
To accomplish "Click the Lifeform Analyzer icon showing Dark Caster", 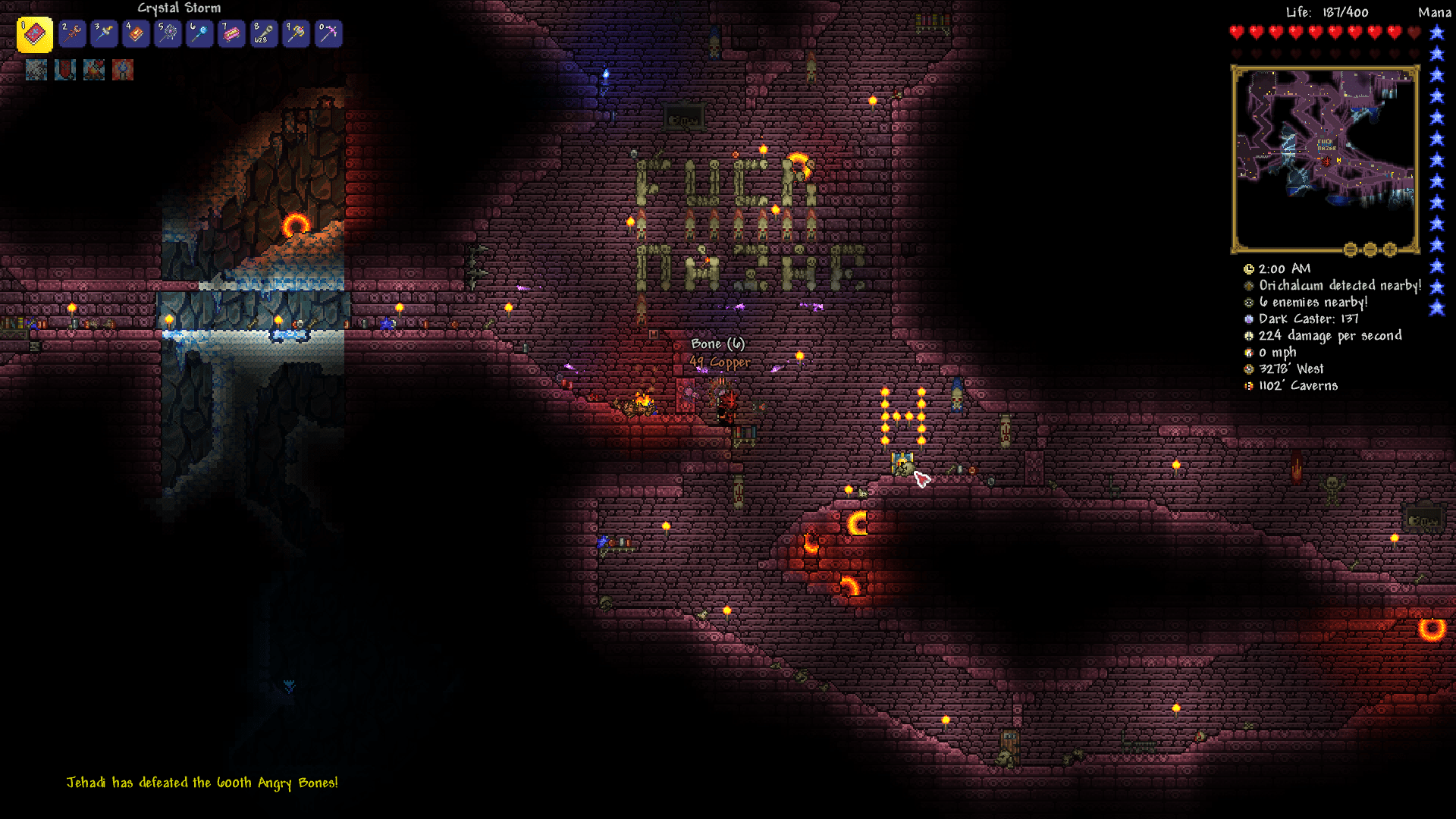I will (1247, 318).
